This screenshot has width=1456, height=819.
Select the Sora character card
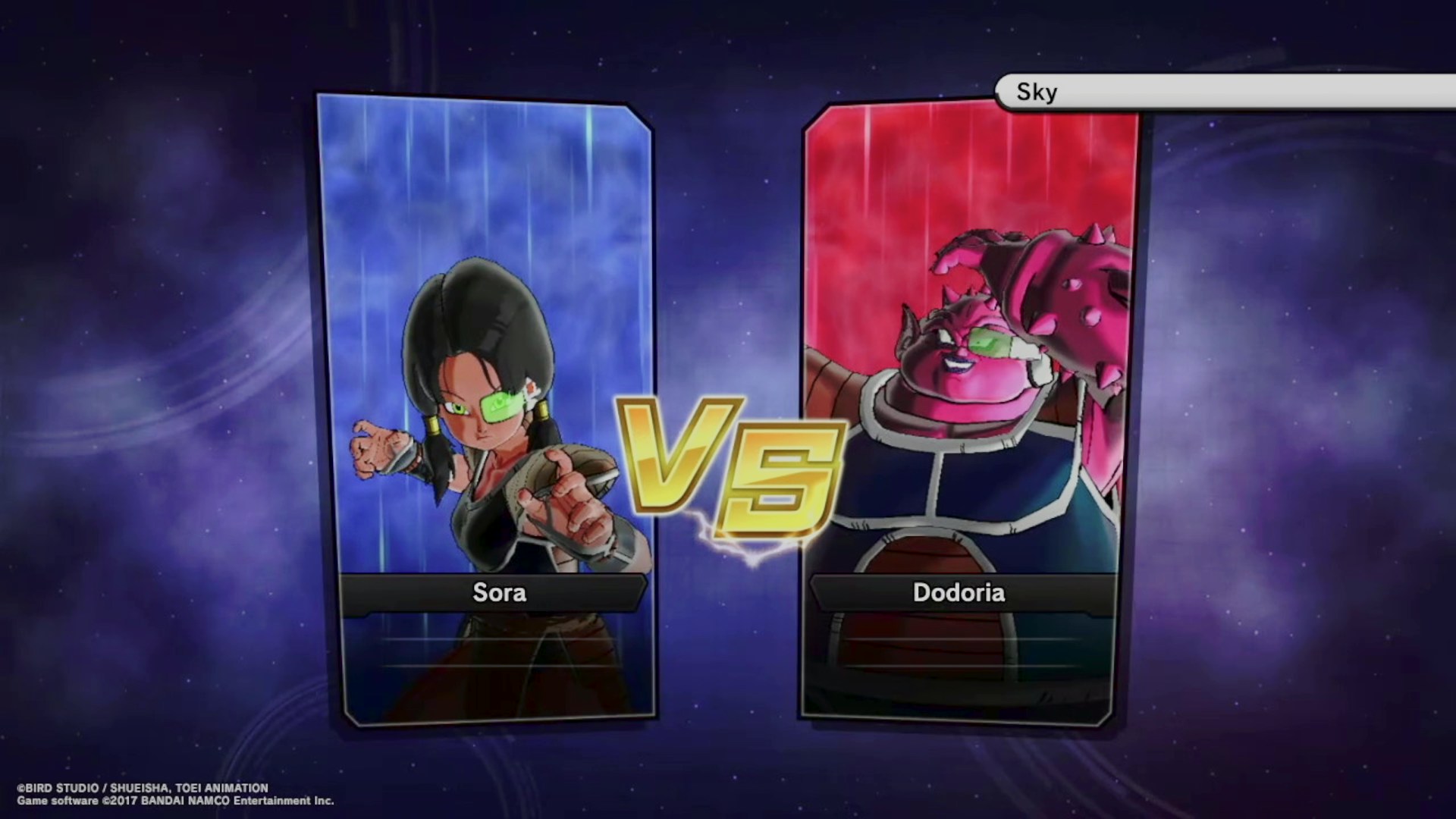pos(485,409)
